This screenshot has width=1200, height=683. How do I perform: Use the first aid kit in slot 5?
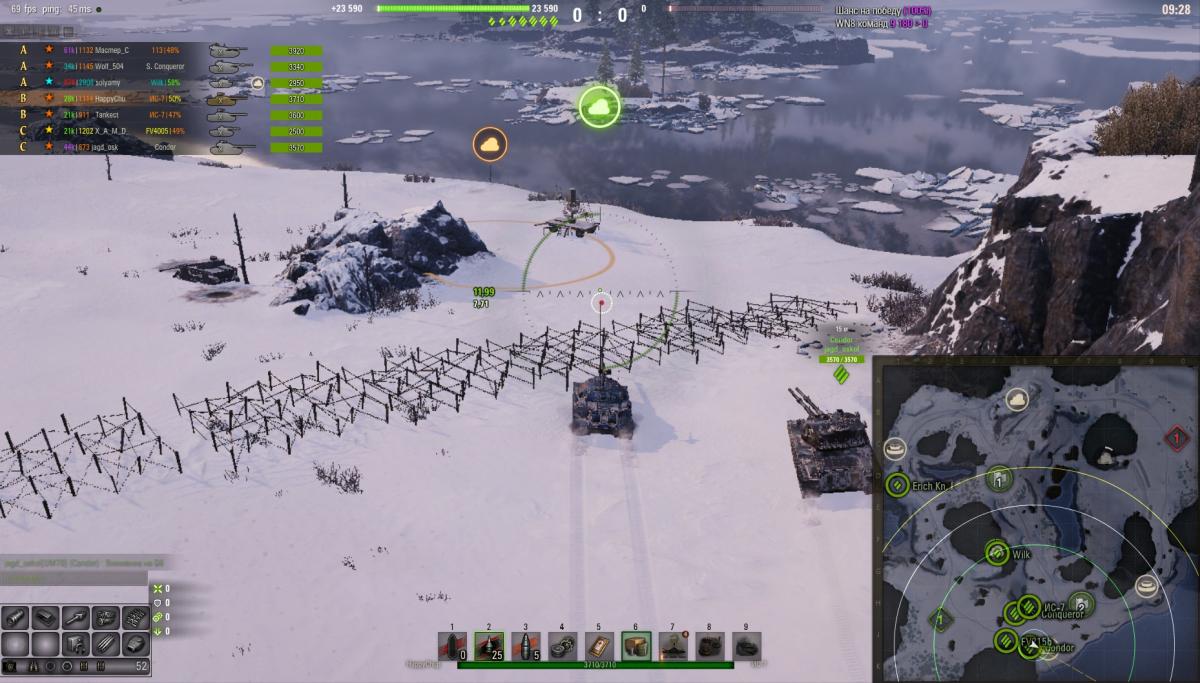pos(599,646)
